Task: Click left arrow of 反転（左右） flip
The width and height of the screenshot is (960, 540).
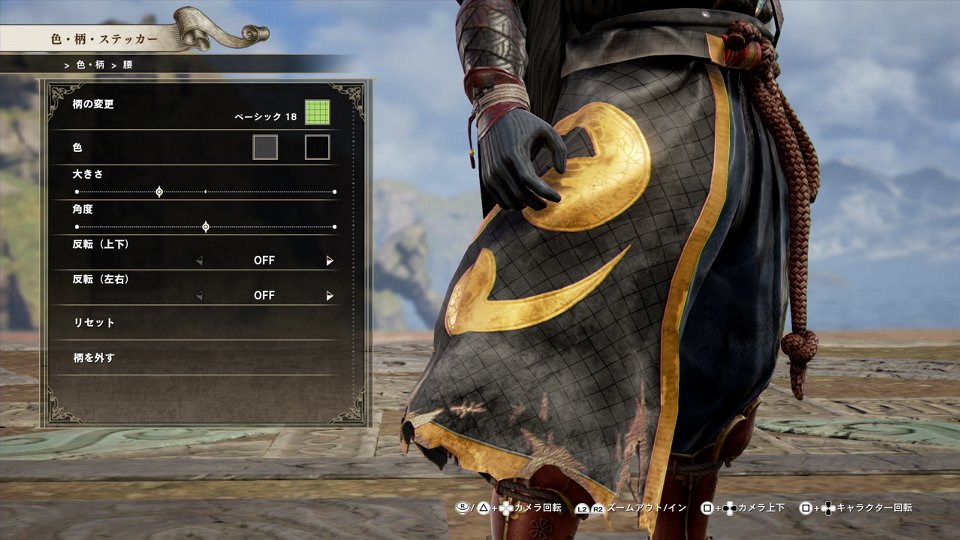Action: tap(198, 296)
